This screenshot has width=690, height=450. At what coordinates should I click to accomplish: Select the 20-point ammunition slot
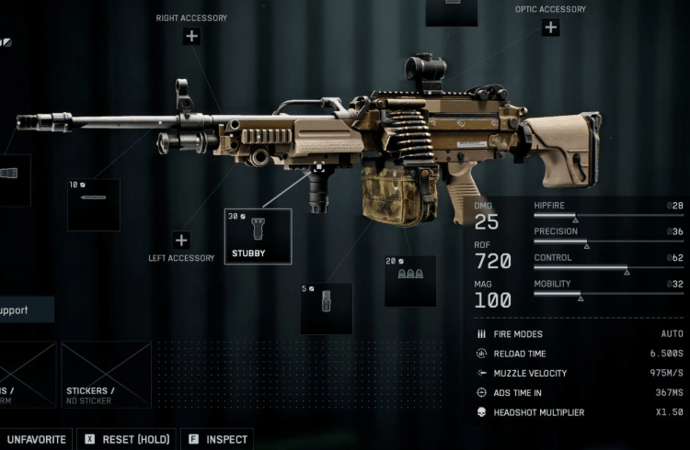click(410, 280)
